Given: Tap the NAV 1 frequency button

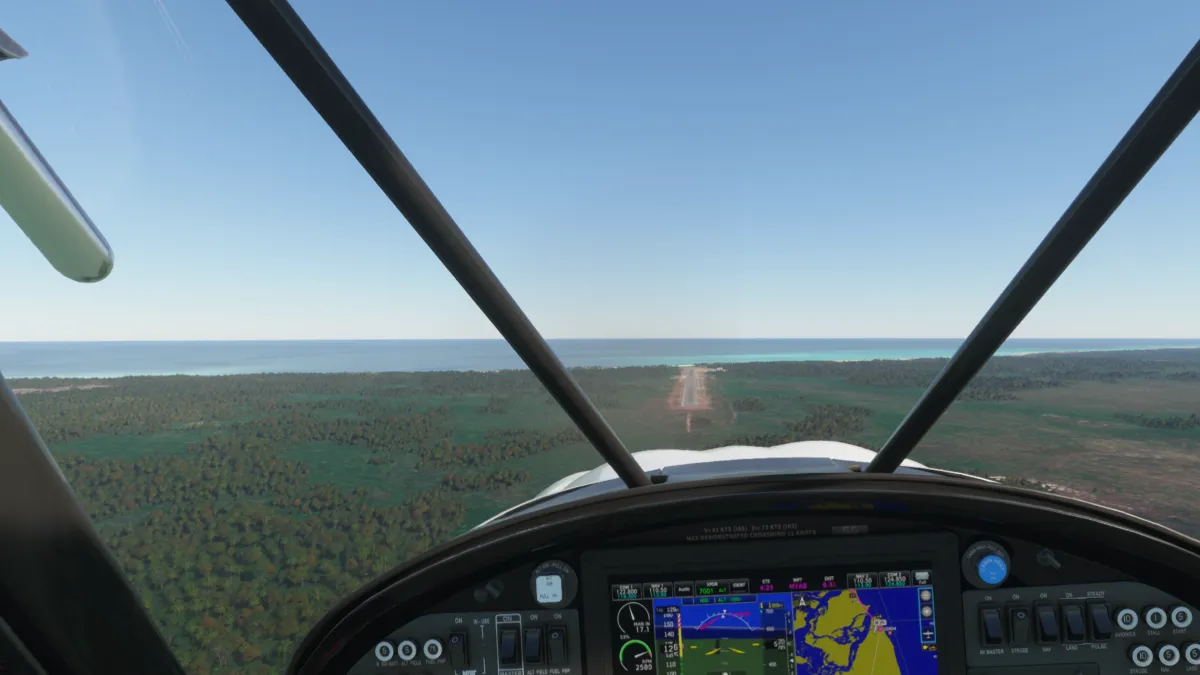Looking at the screenshot, I should [656, 591].
